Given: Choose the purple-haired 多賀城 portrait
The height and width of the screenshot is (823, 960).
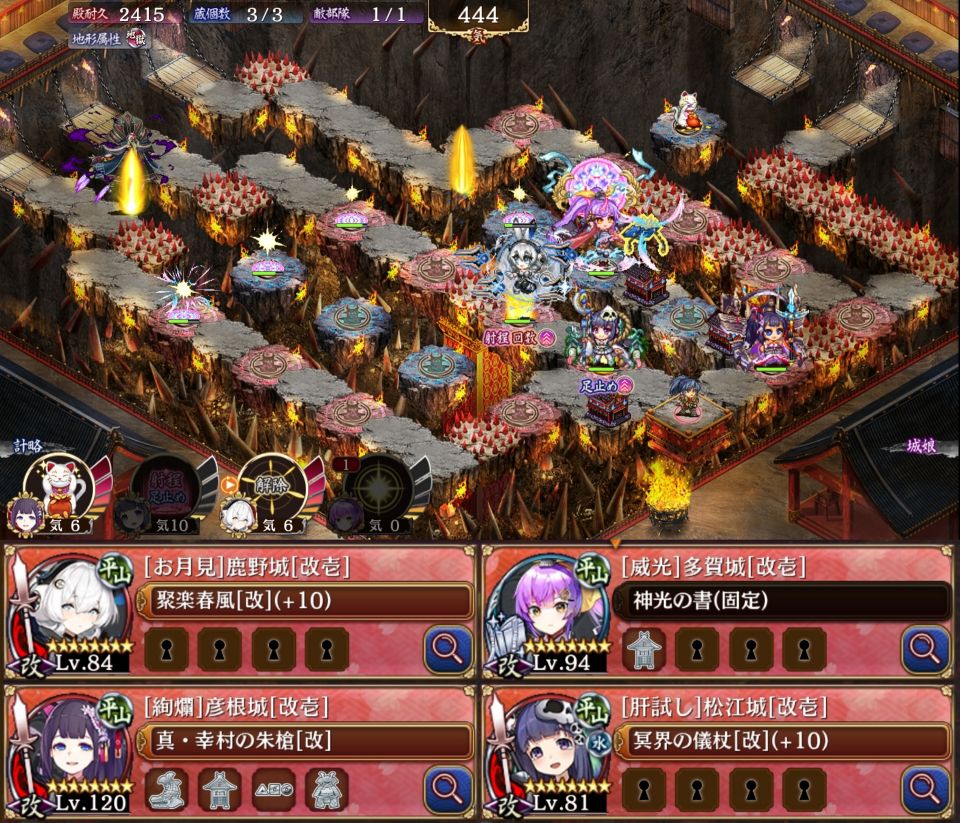Looking at the screenshot, I should pyautogui.click(x=547, y=613).
